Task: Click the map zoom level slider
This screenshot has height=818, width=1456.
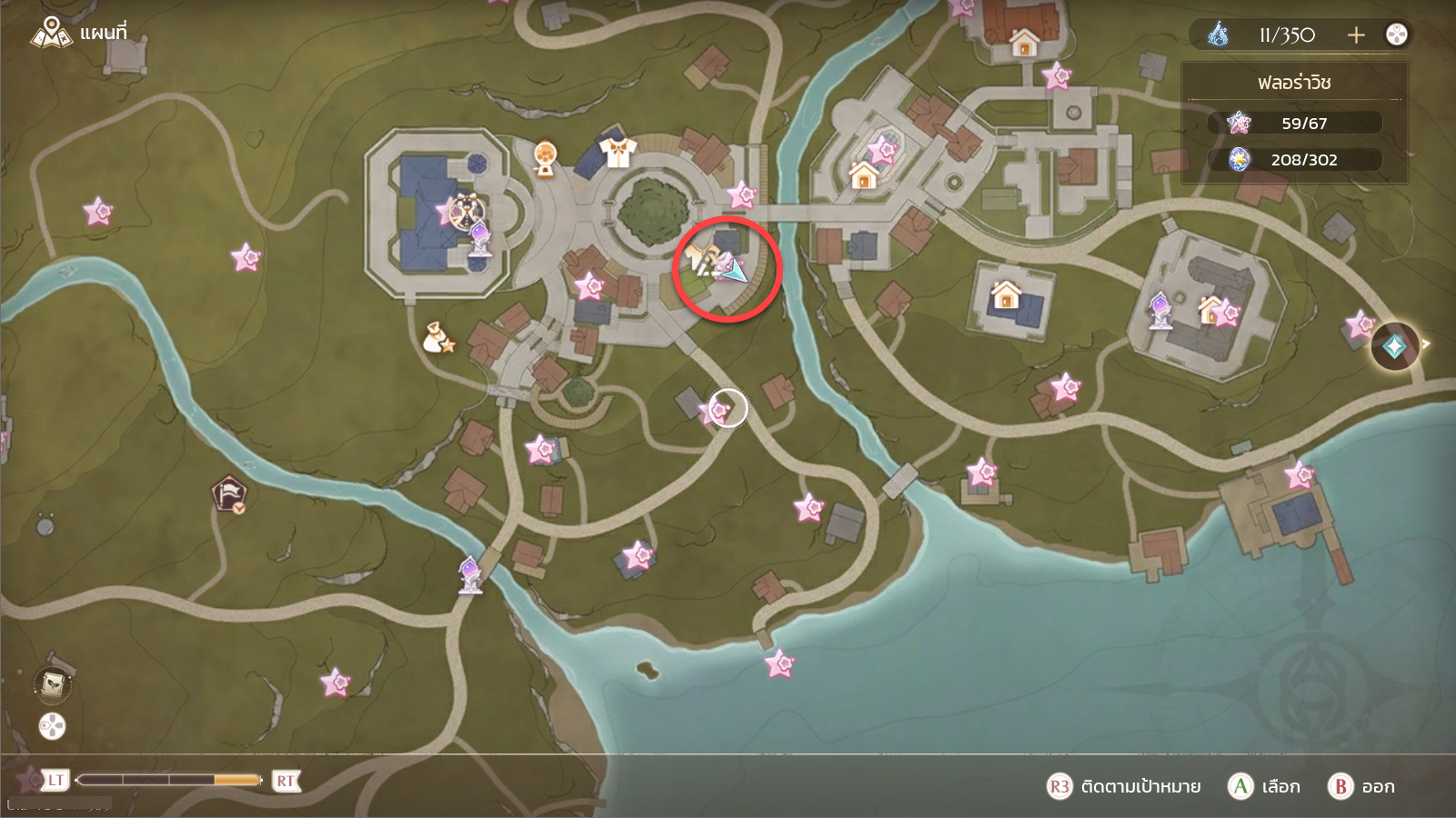Action: (170, 780)
